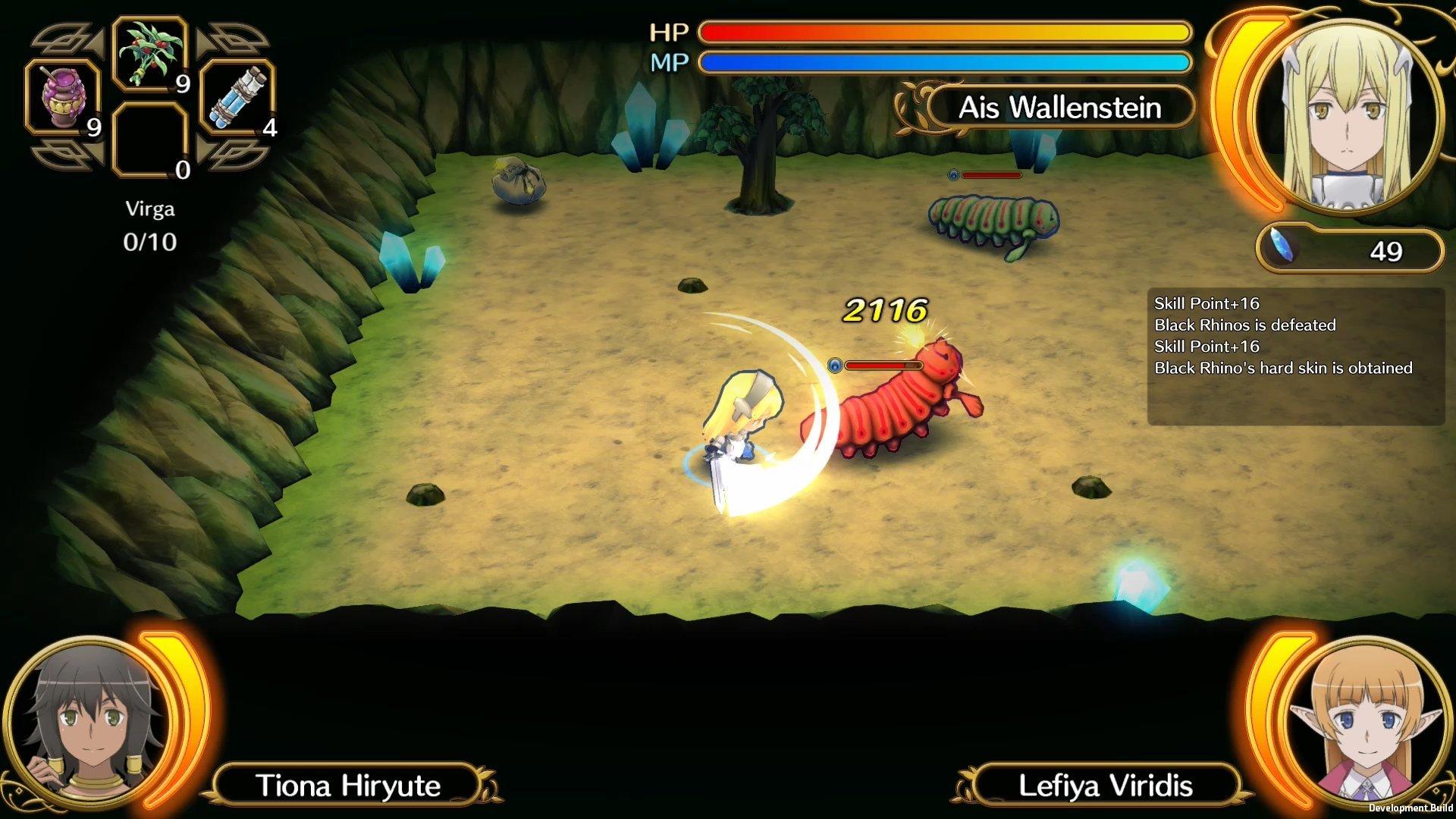Click the empty item slot with count 0

tap(149, 140)
